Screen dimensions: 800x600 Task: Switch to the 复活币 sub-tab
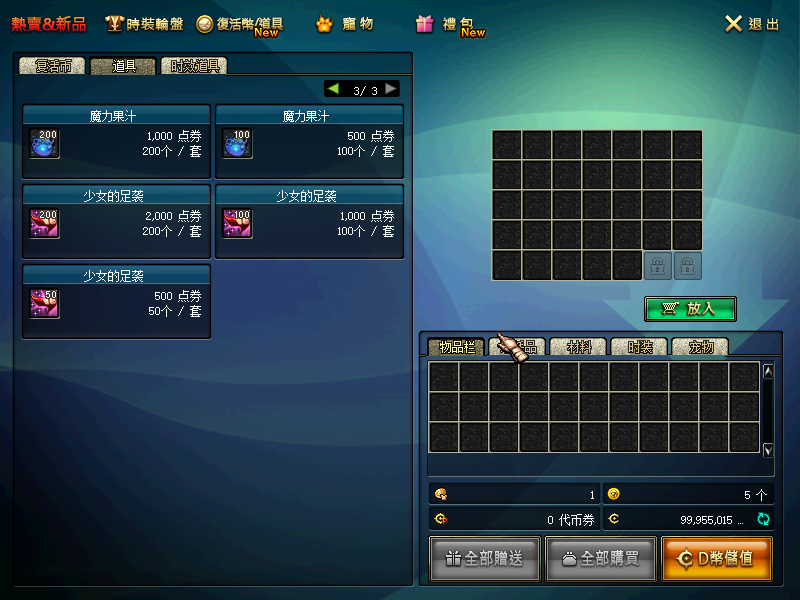click(52, 66)
